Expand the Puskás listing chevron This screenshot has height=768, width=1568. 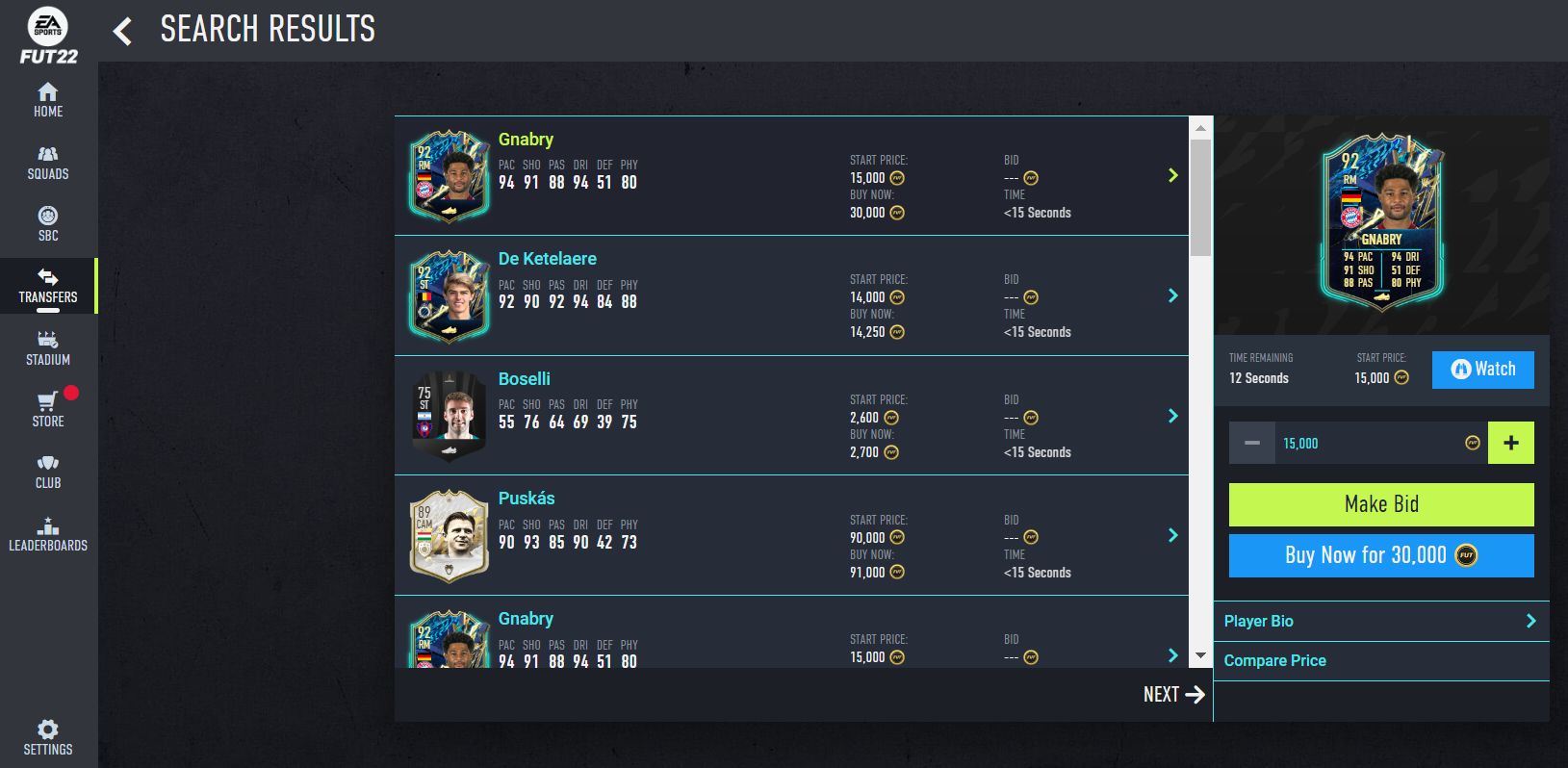pos(1172,535)
